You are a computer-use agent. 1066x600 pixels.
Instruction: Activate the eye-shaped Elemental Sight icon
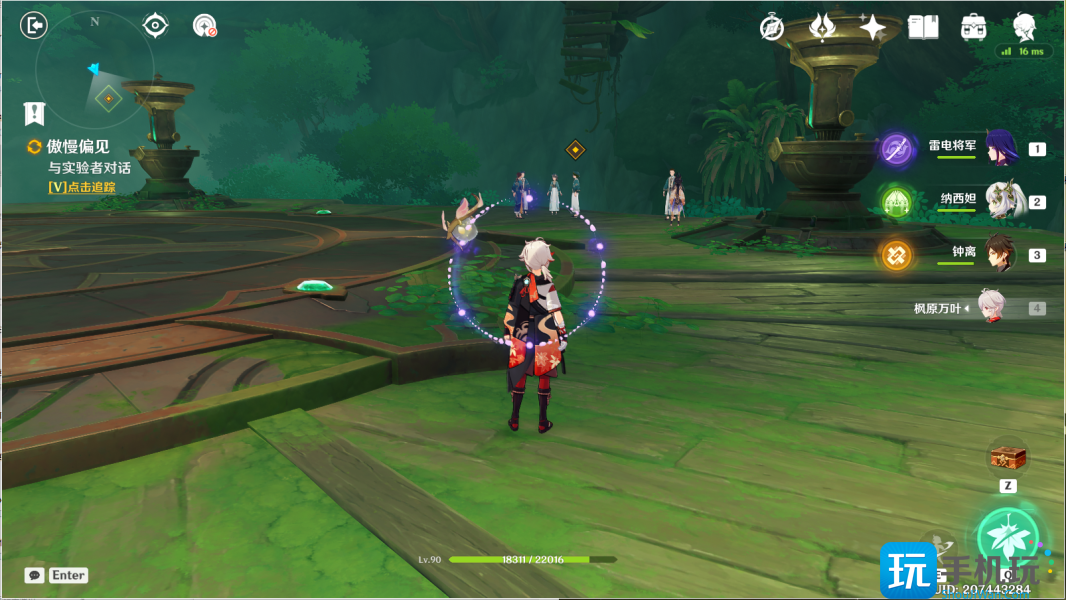coord(155,26)
